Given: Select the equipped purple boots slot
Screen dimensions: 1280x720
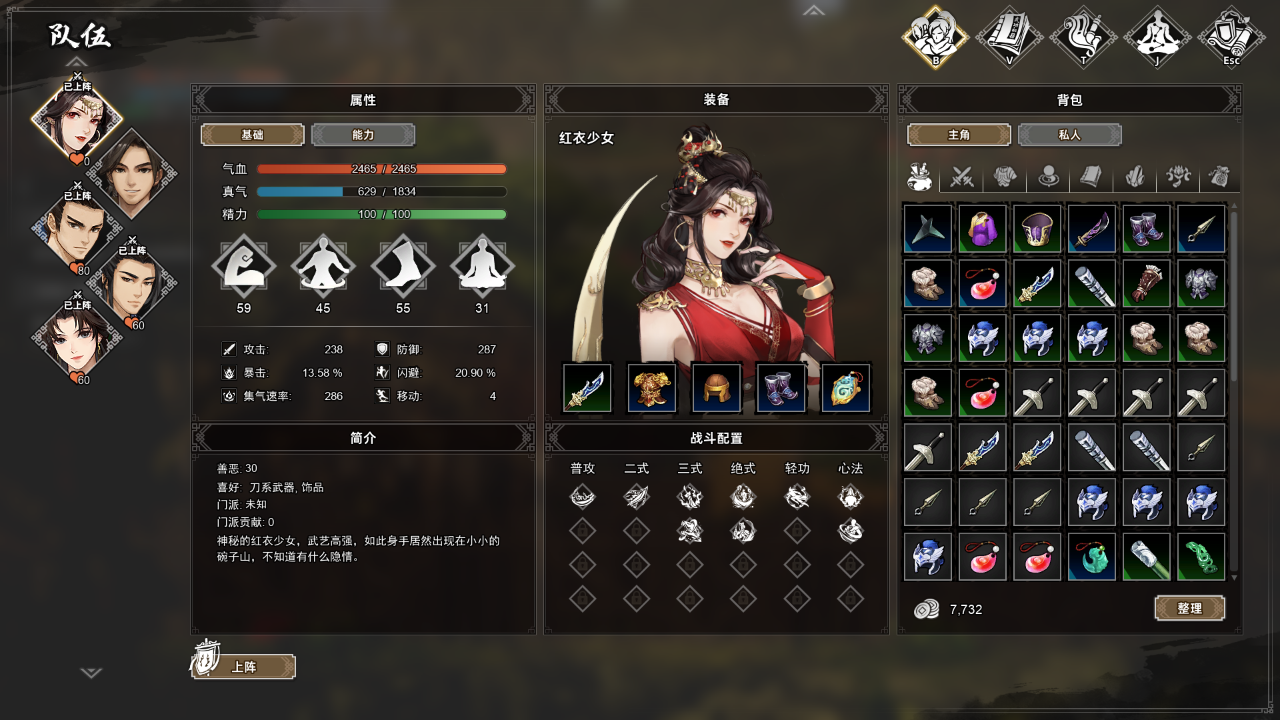Looking at the screenshot, I should pos(781,388).
